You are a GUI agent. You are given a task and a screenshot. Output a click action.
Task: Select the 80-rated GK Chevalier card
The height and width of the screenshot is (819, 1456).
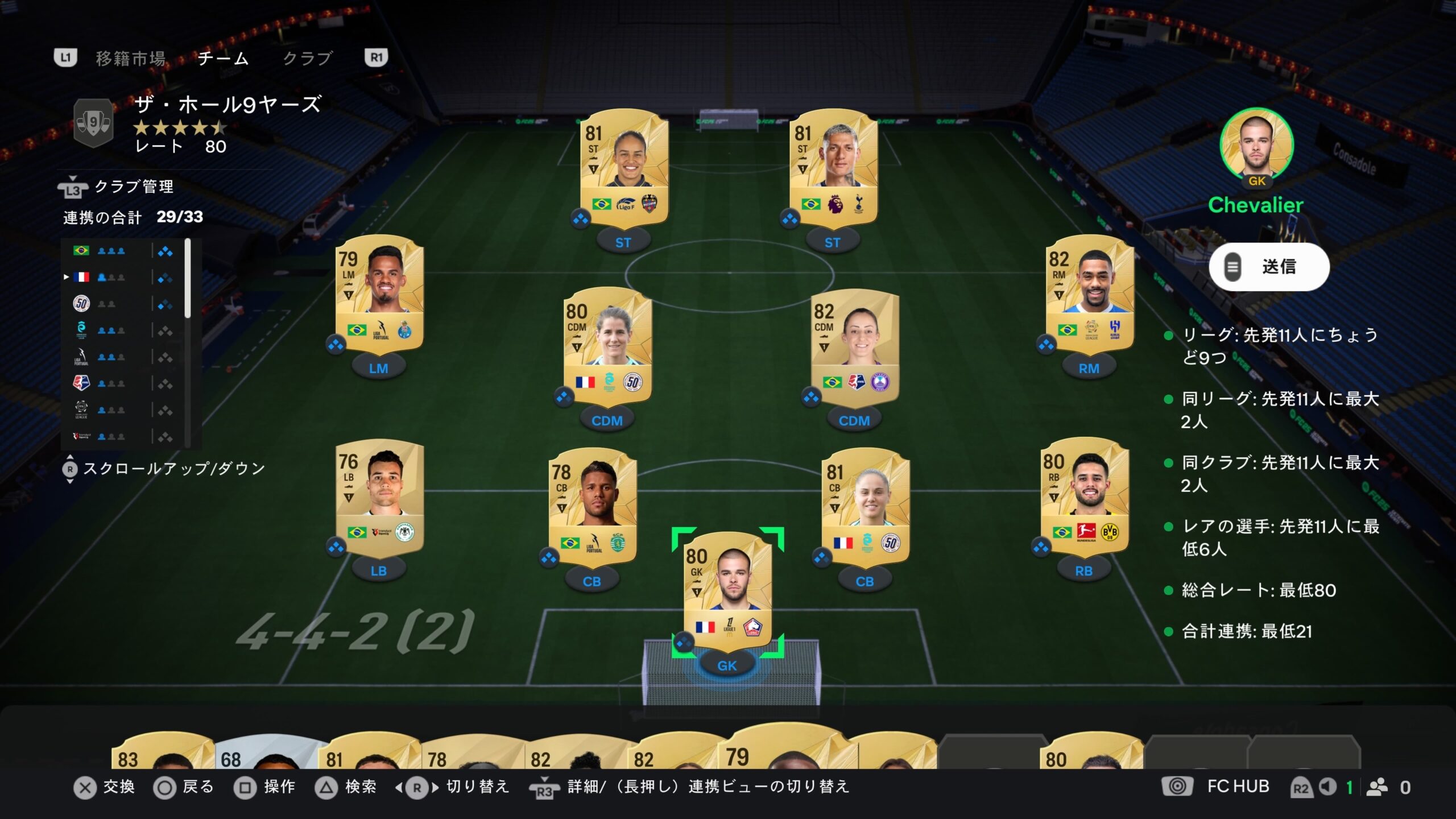(727, 591)
